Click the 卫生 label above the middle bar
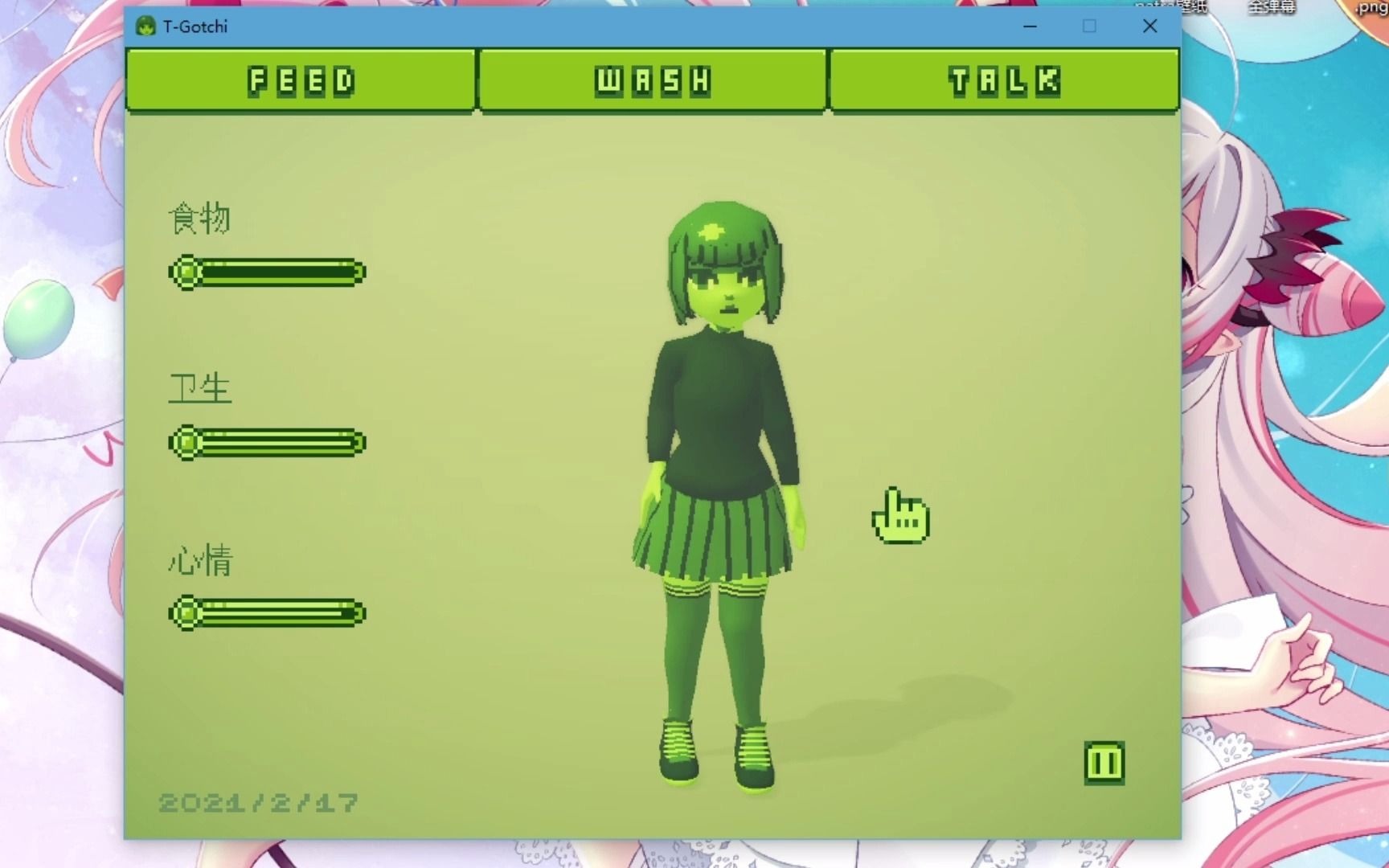The width and height of the screenshot is (1389, 868). 198,387
